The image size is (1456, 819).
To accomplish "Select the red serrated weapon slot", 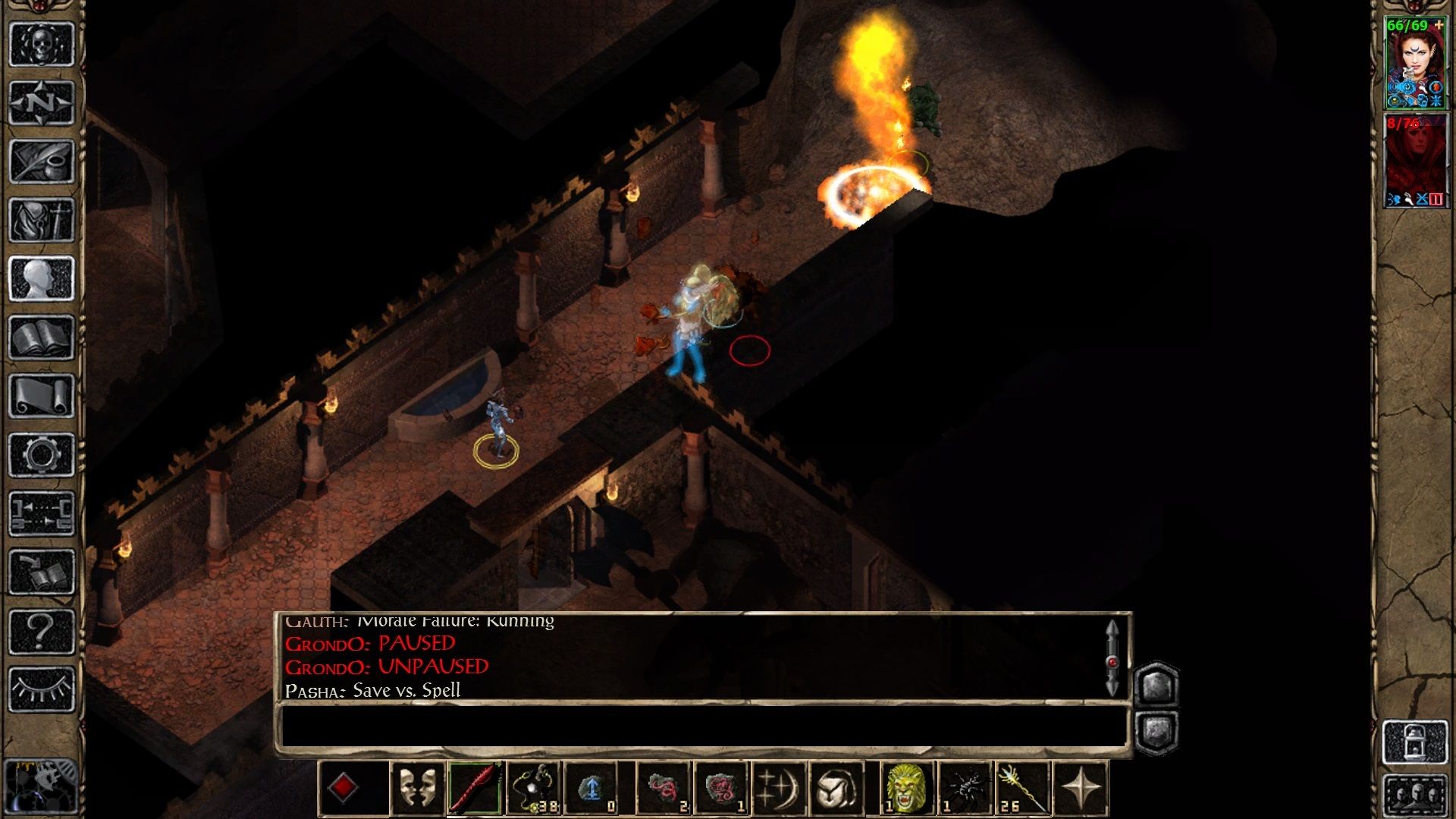I will [475, 788].
